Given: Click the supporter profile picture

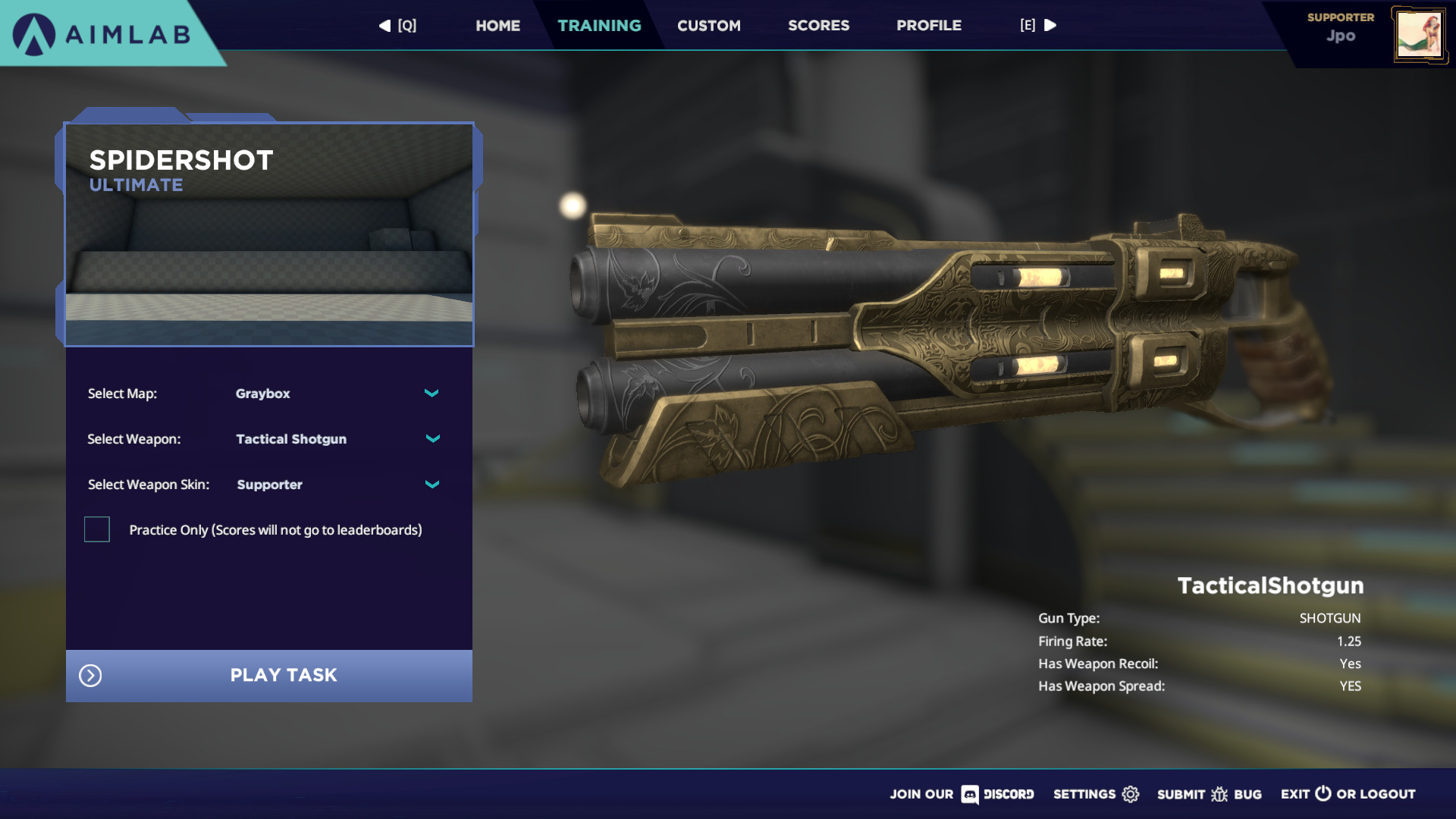Looking at the screenshot, I should point(1420,33).
